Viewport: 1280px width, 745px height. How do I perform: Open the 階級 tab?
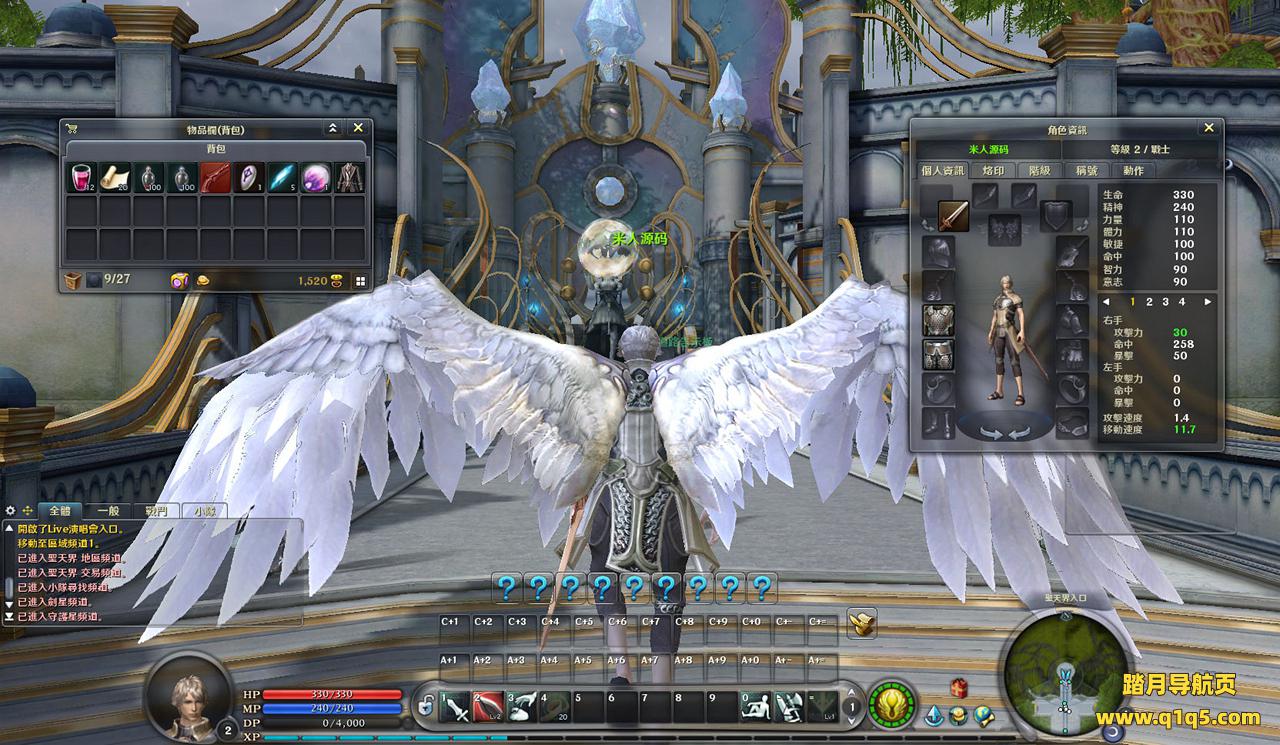click(x=1039, y=170)
